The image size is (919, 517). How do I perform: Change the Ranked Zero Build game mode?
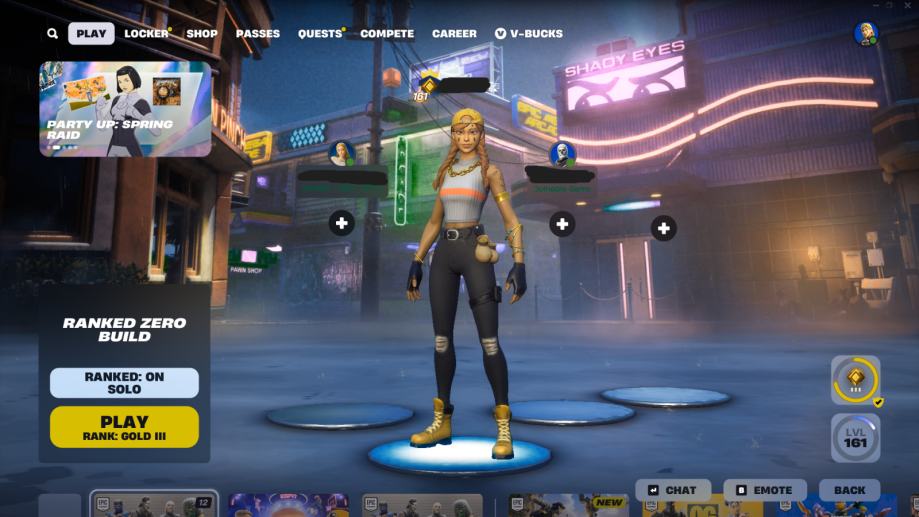pyautogui.click(x=124, y=330)
